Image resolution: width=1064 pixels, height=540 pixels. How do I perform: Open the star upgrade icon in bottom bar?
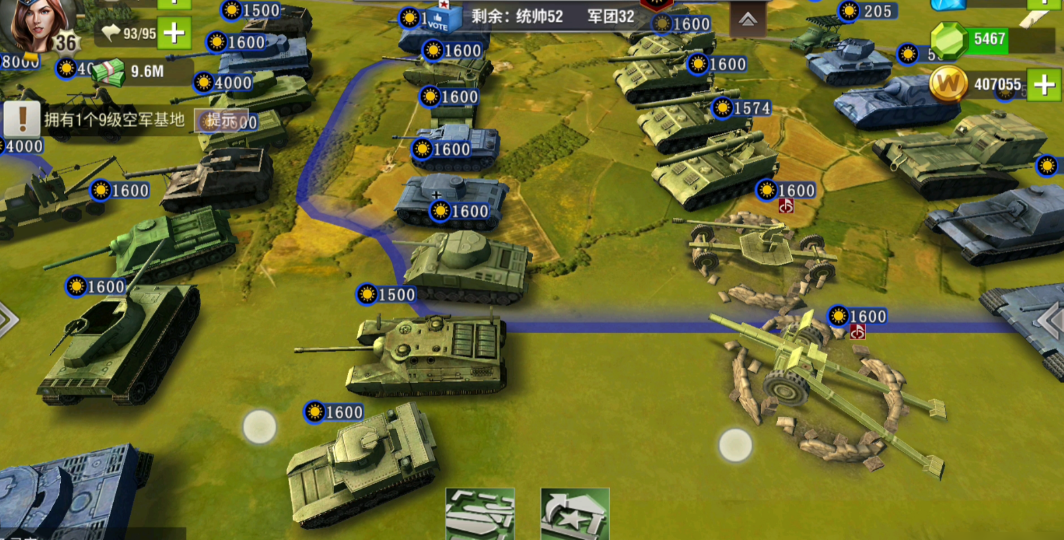(575, 514)
